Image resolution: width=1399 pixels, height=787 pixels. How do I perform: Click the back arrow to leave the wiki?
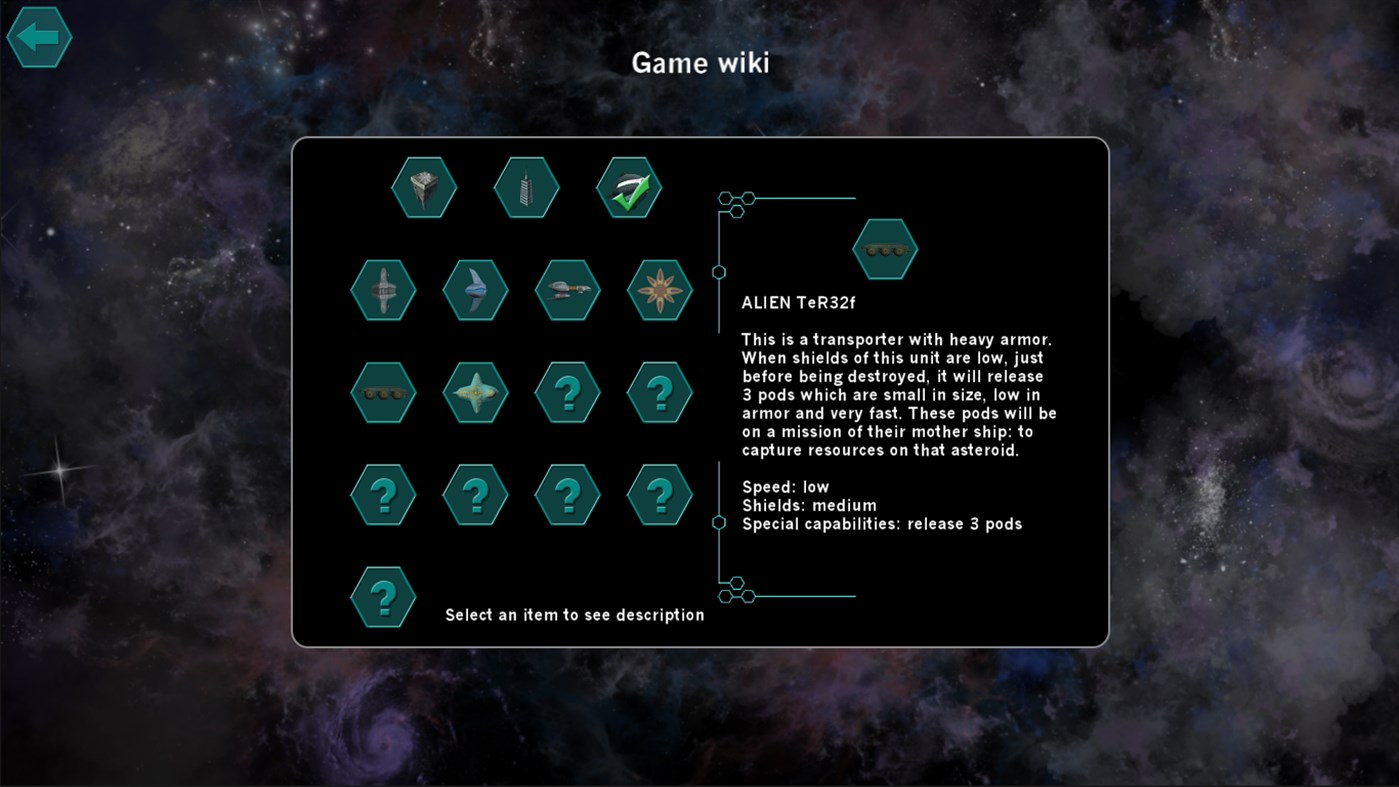pyautogui.click(x=39, y=37)
